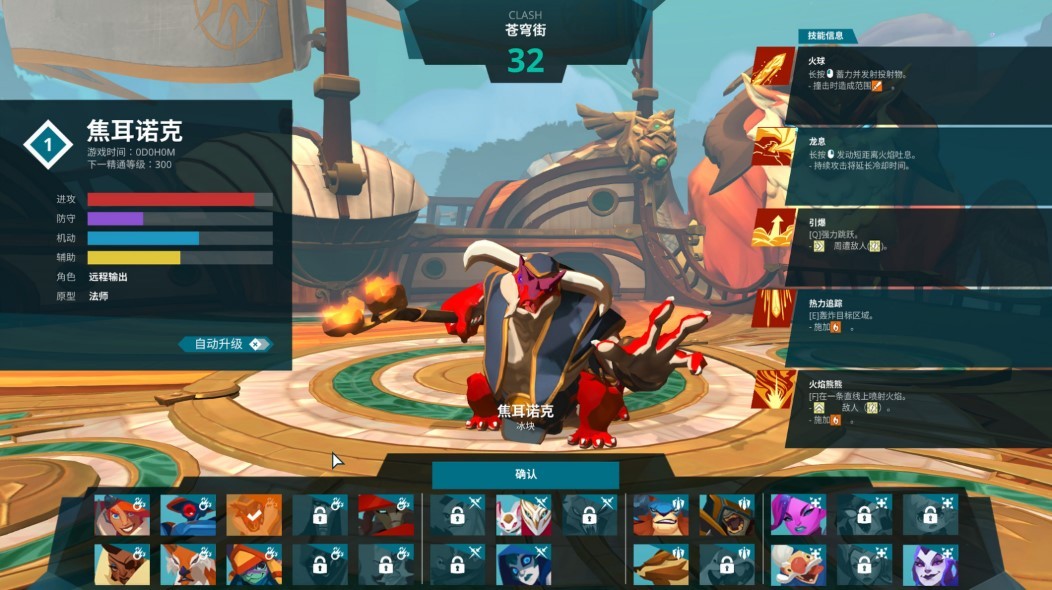The width and height of the screenshot is (1052, 590).
Task: Select the 火焰熊熊 flame skill icon
Action: (x=774, y=390)
